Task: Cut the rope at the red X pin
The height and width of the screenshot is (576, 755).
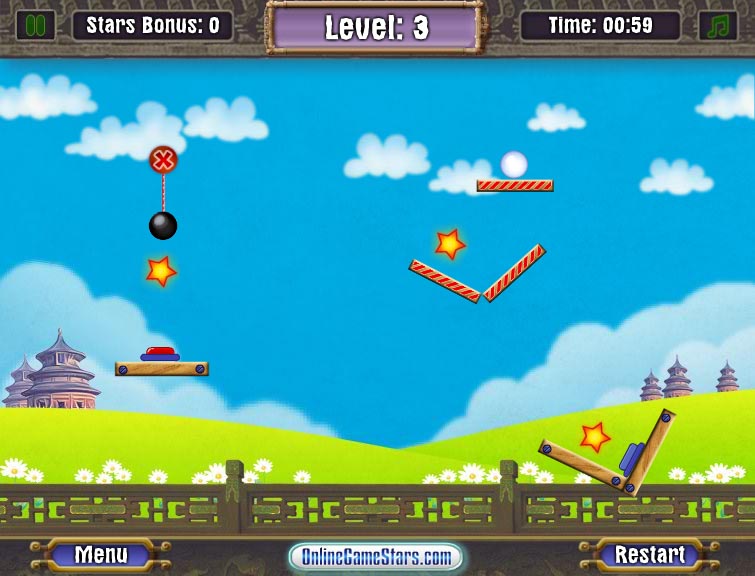Action: pos(163,159)
